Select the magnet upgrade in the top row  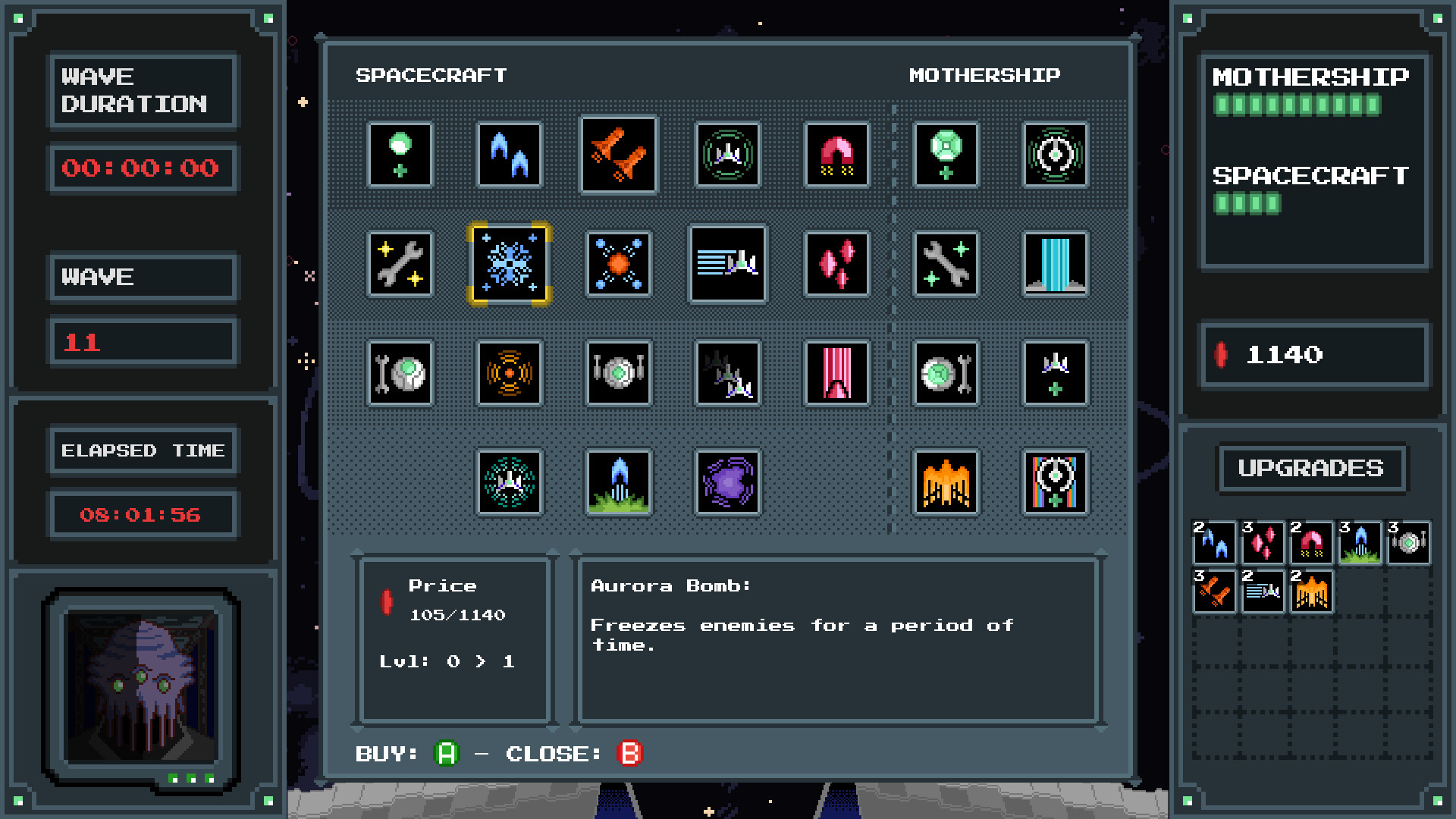(x=837, y=155)
